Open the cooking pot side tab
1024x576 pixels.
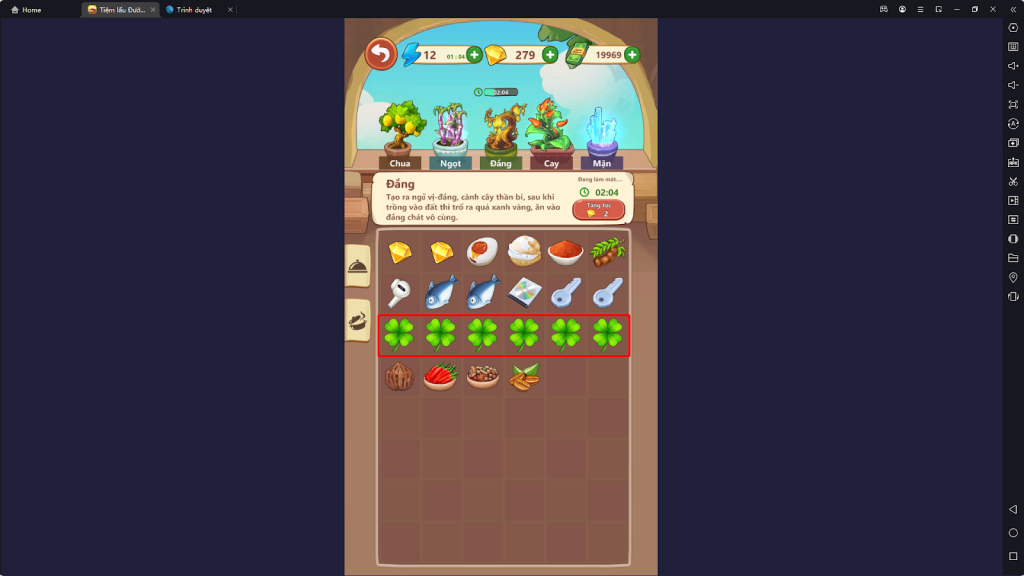tap(358, 320)
